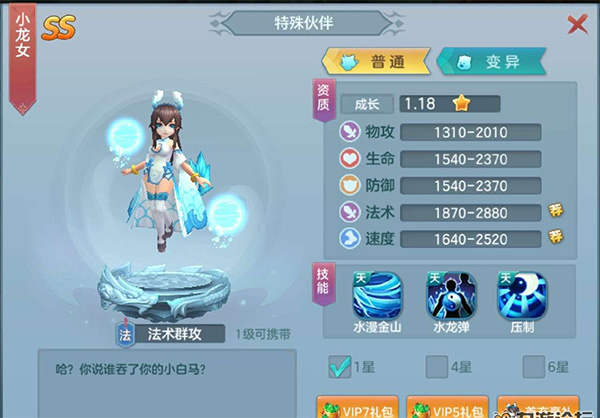Image resolution: width=600 pixels, height=418 pixels.
Task: Click the recommend badge beside 速度
Action: (556, 237)
